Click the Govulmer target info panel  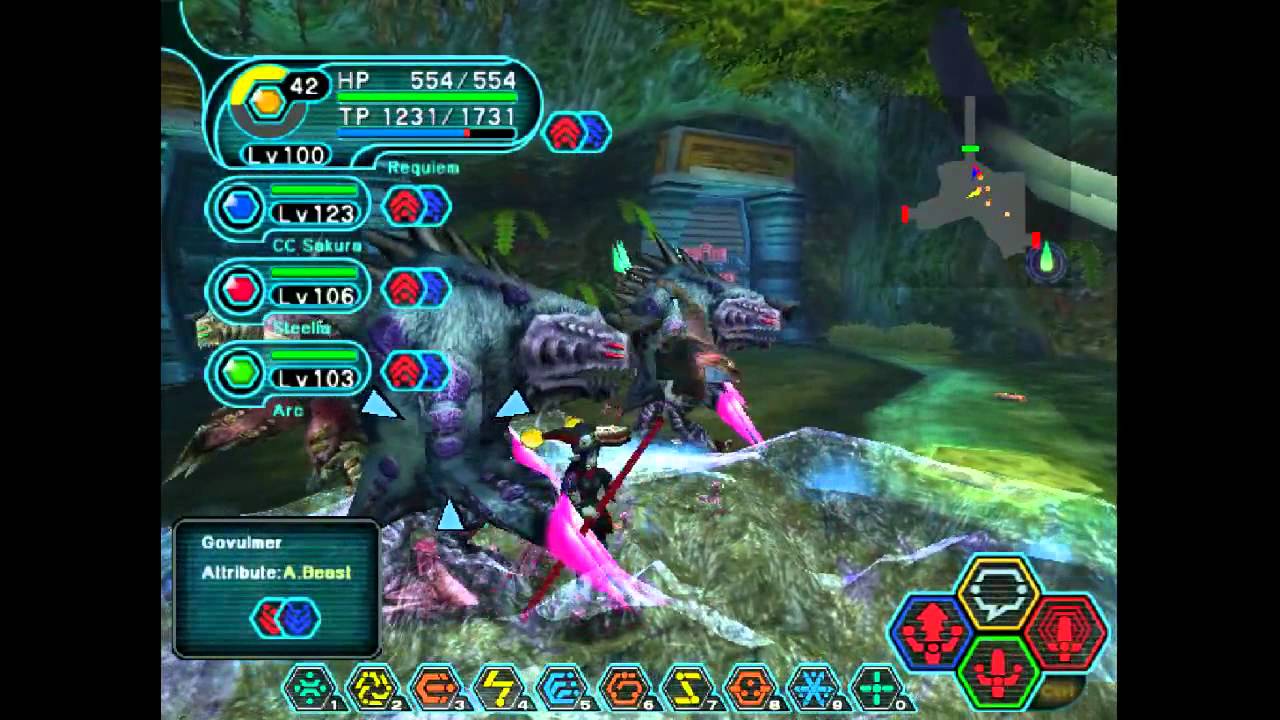(x=276, y=588)
